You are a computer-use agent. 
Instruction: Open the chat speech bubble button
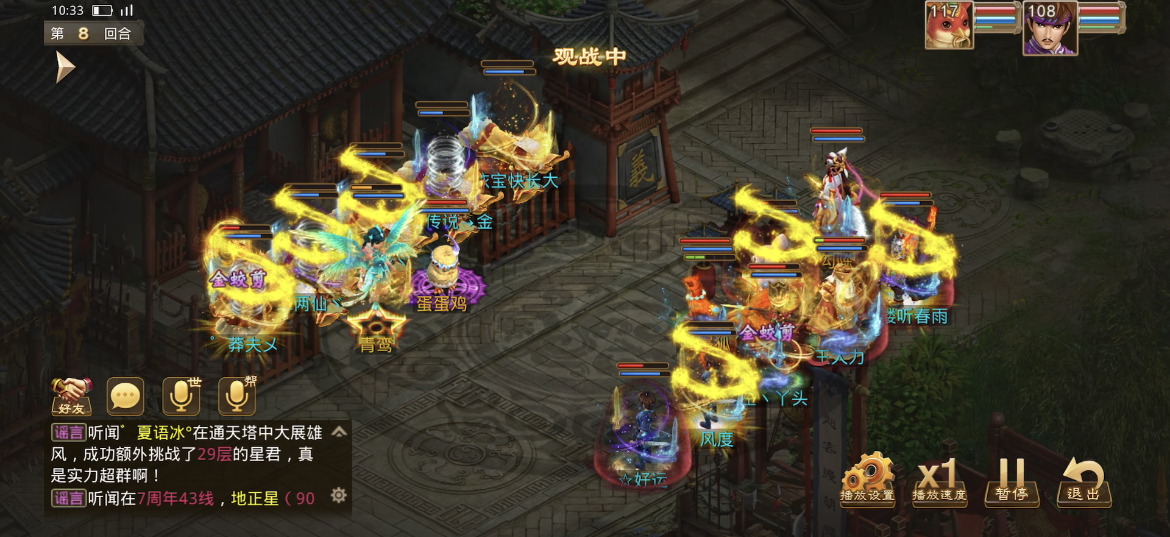click(x=126, y=396)
